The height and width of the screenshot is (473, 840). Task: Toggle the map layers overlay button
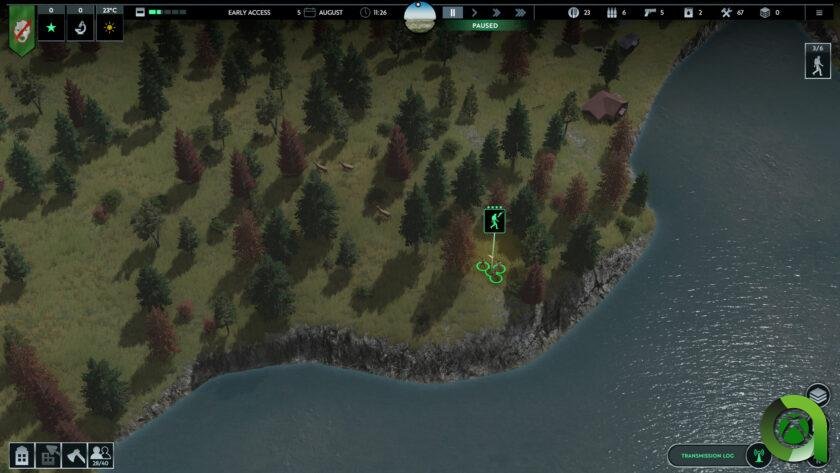pyautogui.click(x=816, y=396)
